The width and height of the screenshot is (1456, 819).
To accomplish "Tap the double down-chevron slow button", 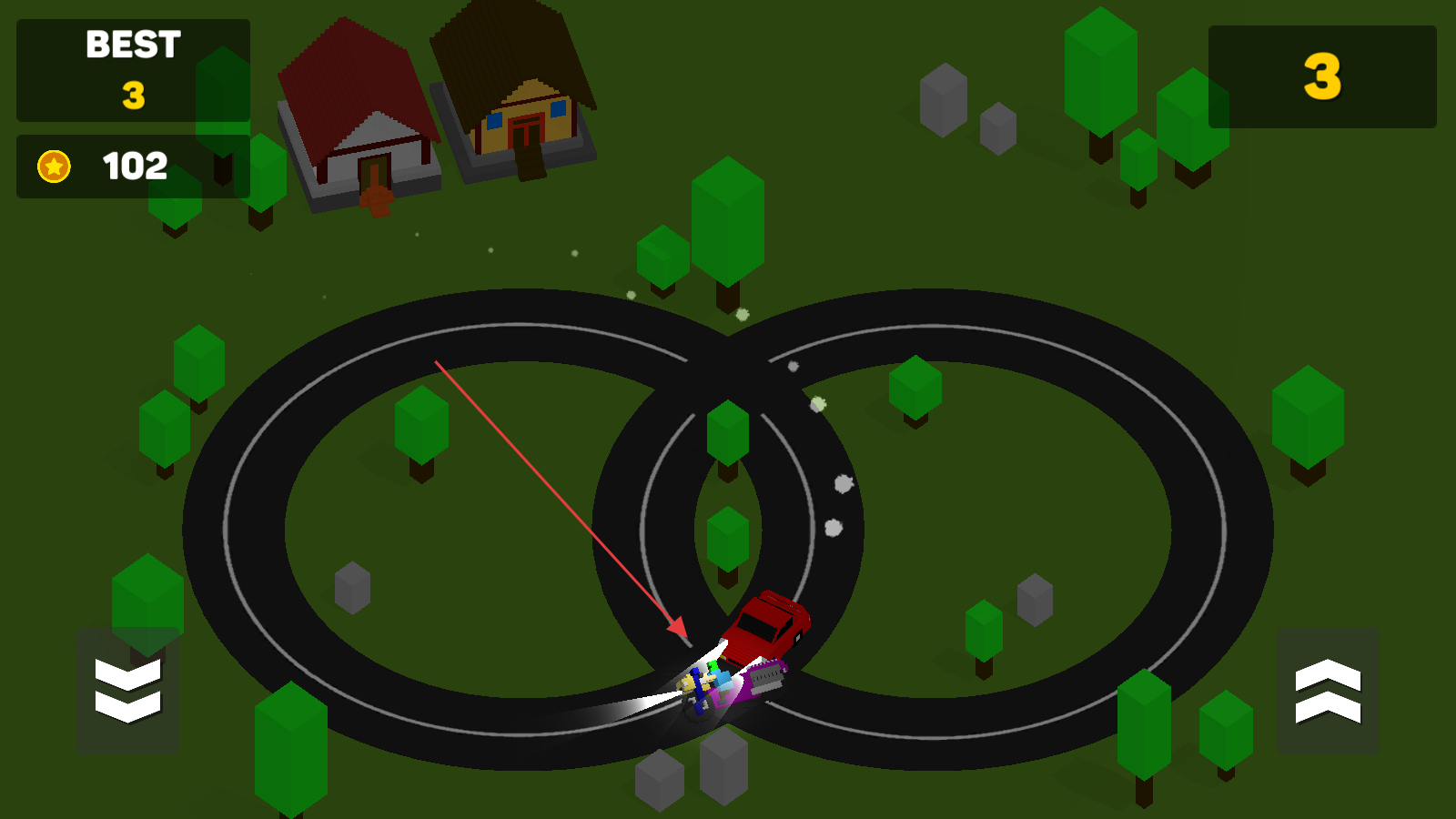I will (x=127, y=691).
